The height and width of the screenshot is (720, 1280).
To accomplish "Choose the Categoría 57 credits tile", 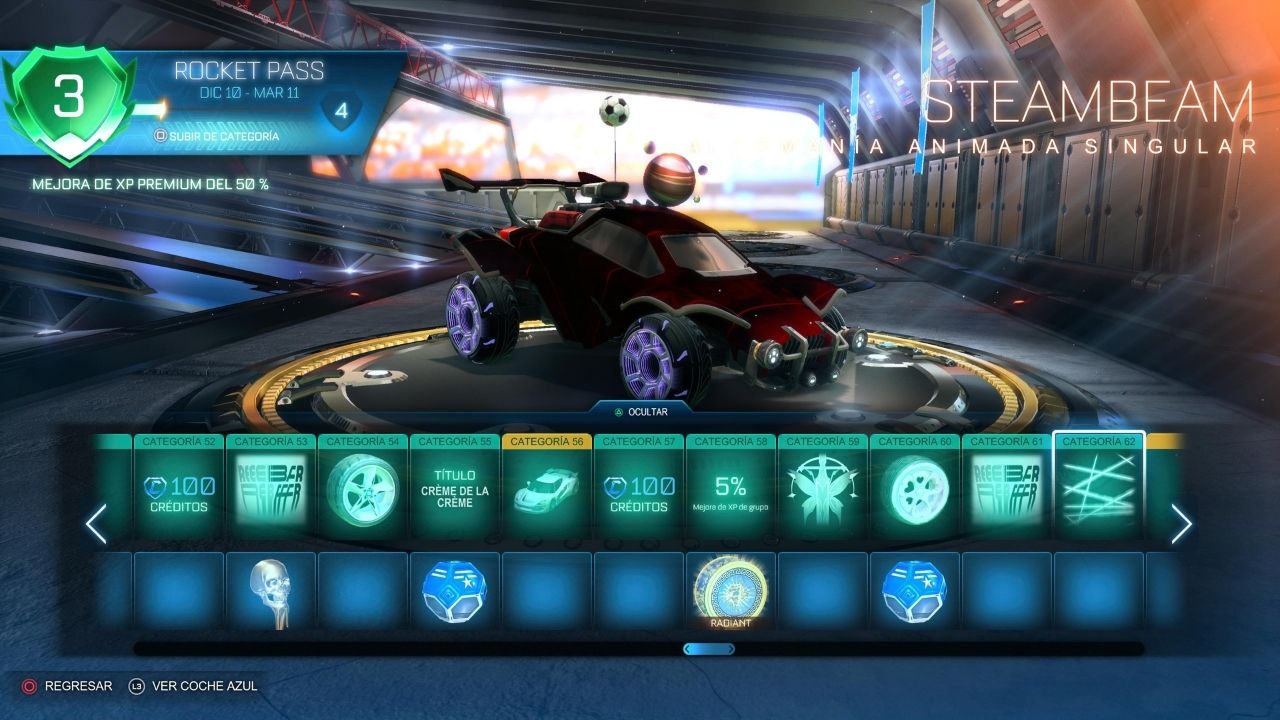I will (x=640, y=491).
